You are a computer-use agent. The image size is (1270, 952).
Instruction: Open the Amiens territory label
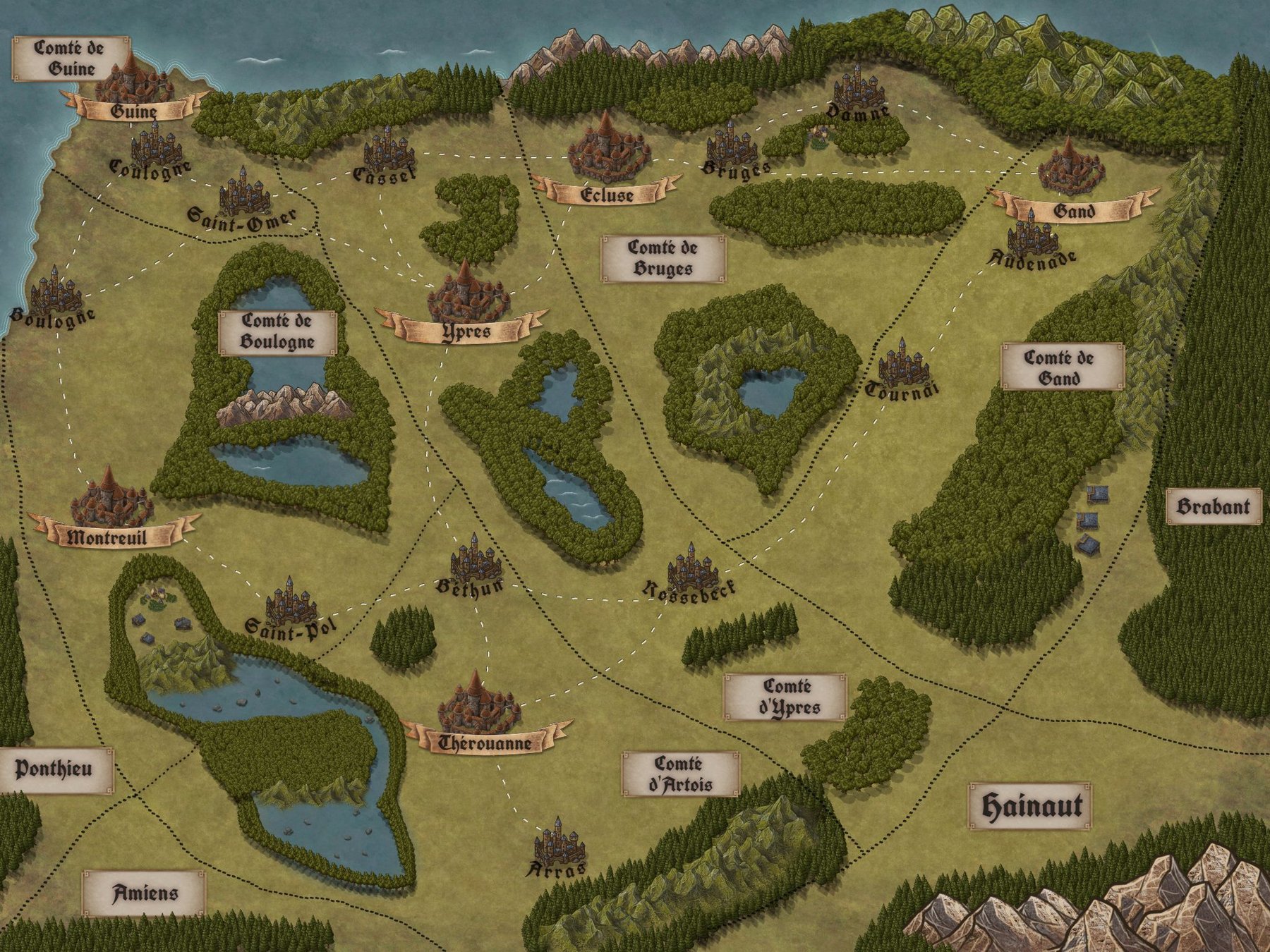click(144, 893)
